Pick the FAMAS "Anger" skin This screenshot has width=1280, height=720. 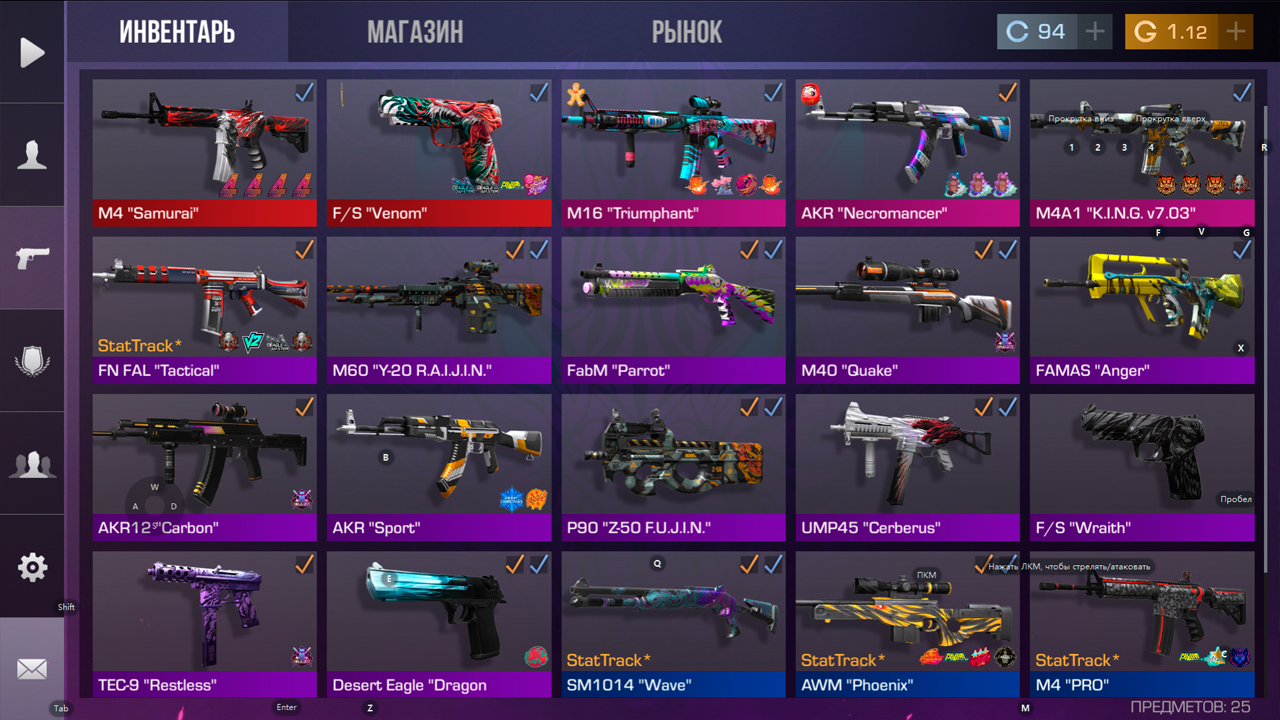pyautogui.click(x=1141, y=309)
